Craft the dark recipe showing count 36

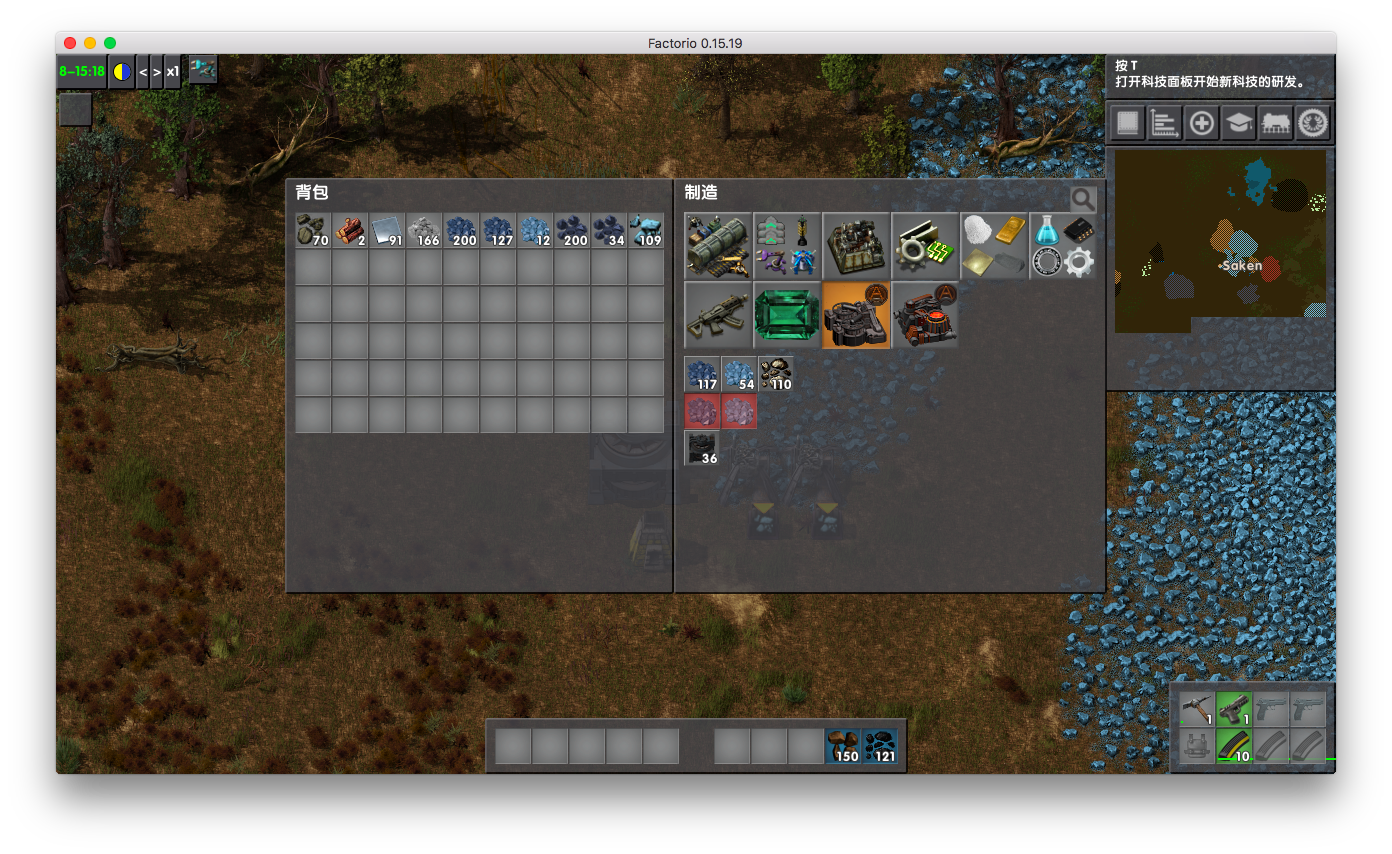point(702,448)
